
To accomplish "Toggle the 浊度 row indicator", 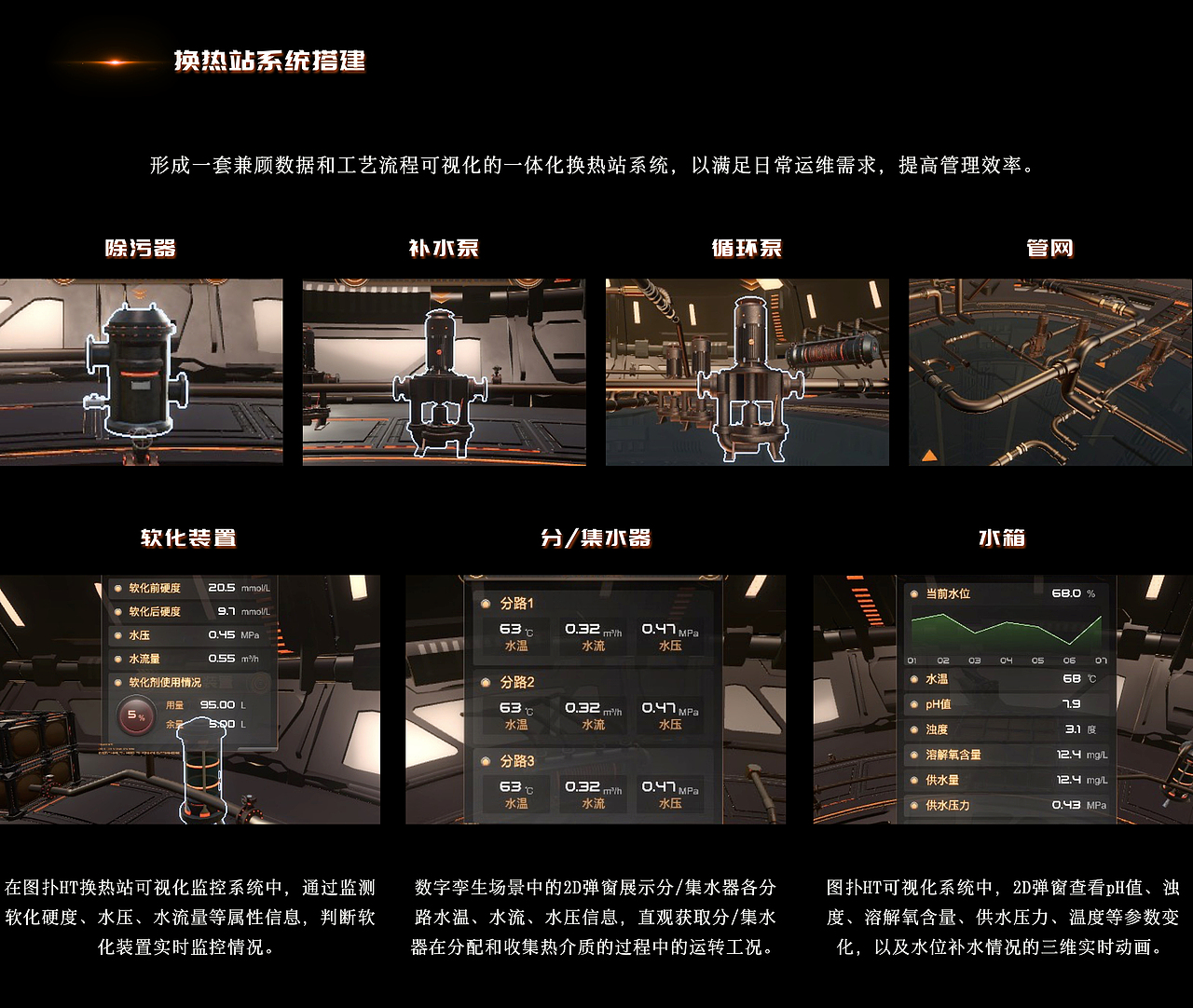I will (x=913, y=729).
